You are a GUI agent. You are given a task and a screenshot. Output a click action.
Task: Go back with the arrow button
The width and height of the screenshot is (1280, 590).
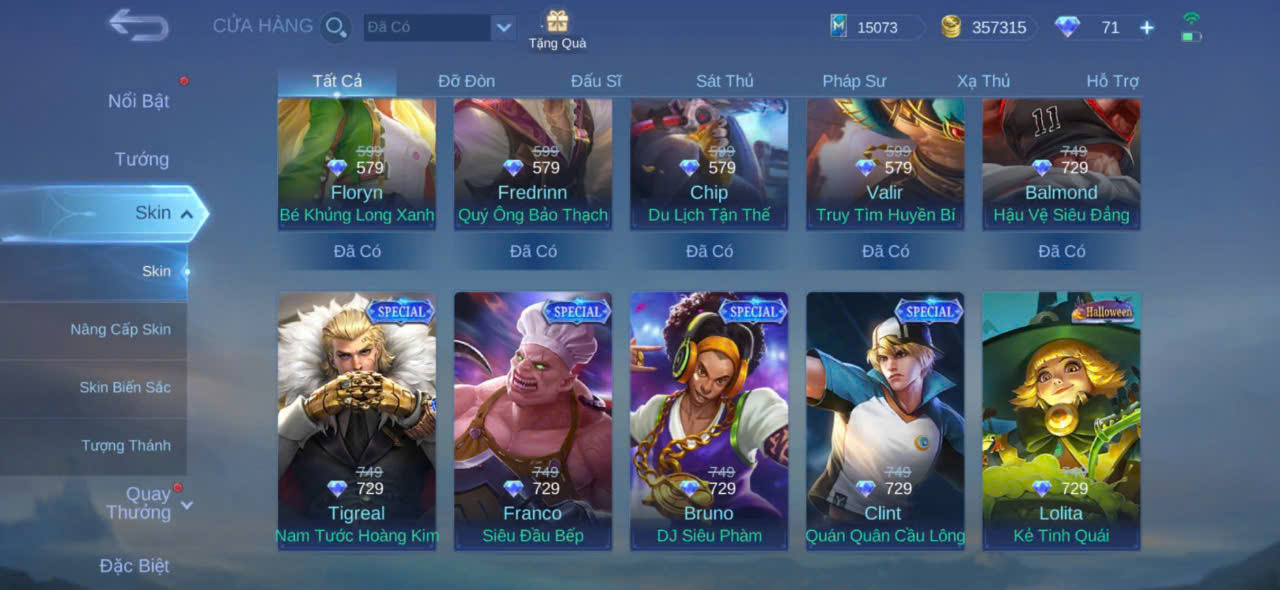(138, 25)
